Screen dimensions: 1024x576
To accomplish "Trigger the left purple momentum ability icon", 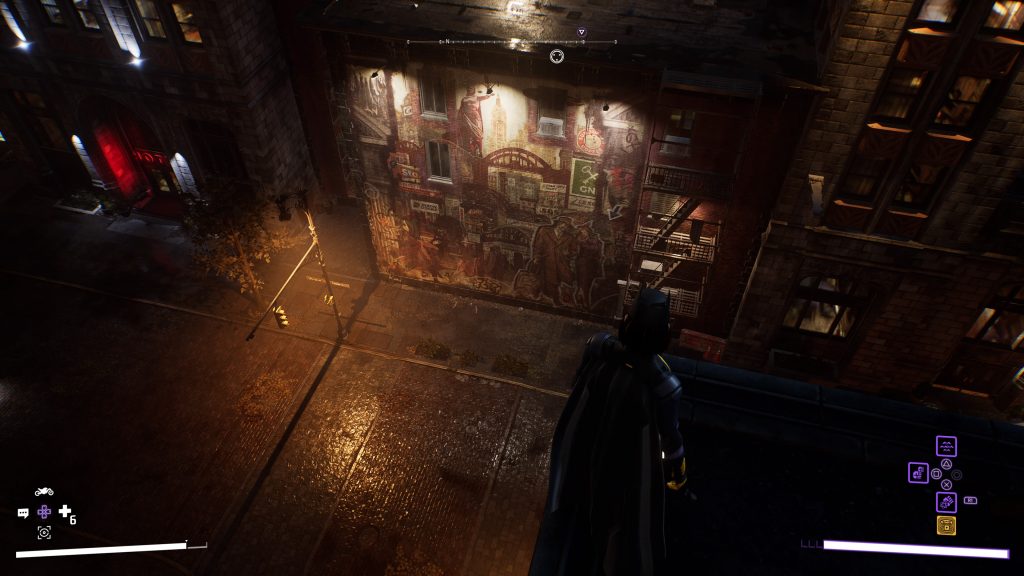I will [918, 473].
